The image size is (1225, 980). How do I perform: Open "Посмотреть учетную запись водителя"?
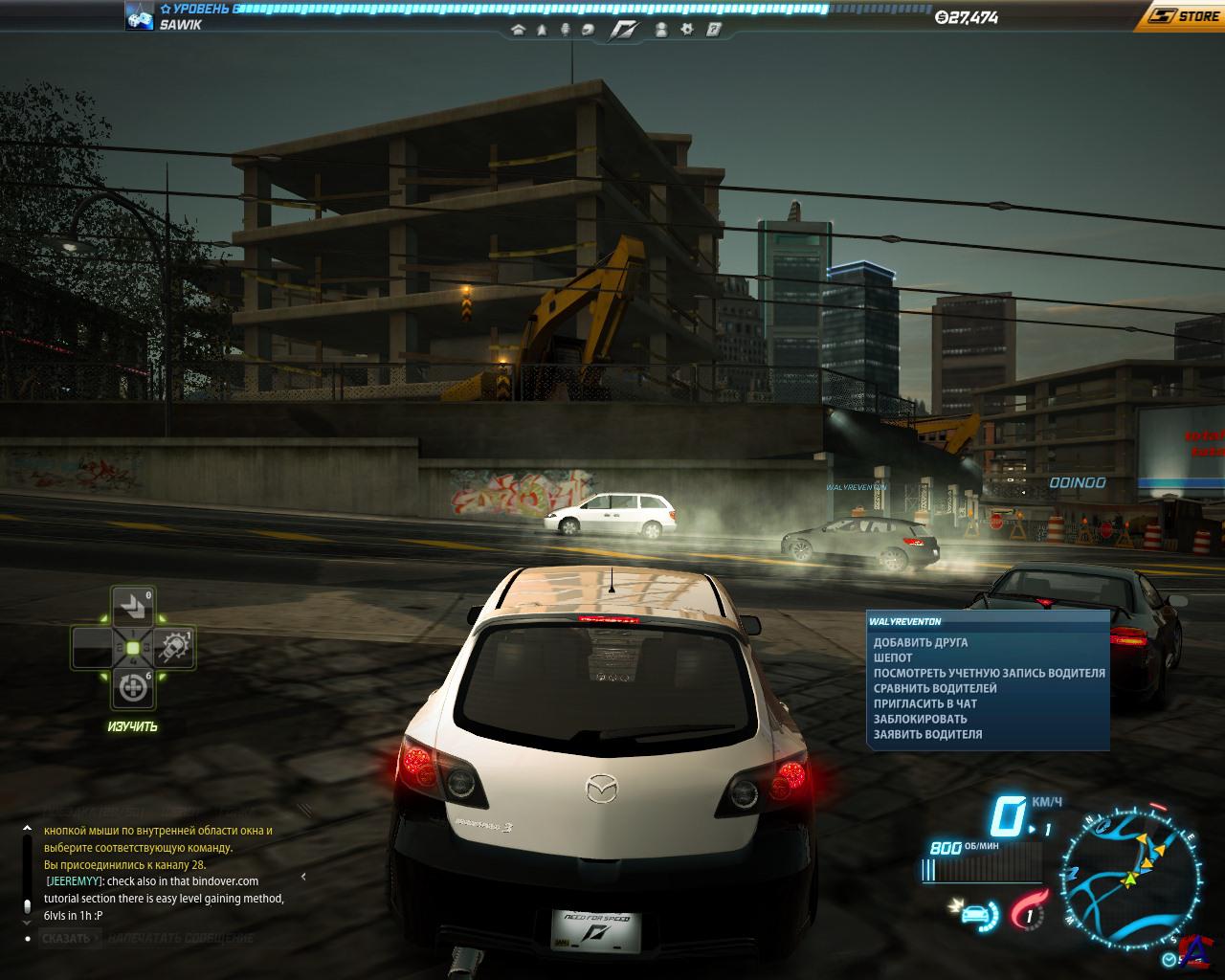point(989,674)
